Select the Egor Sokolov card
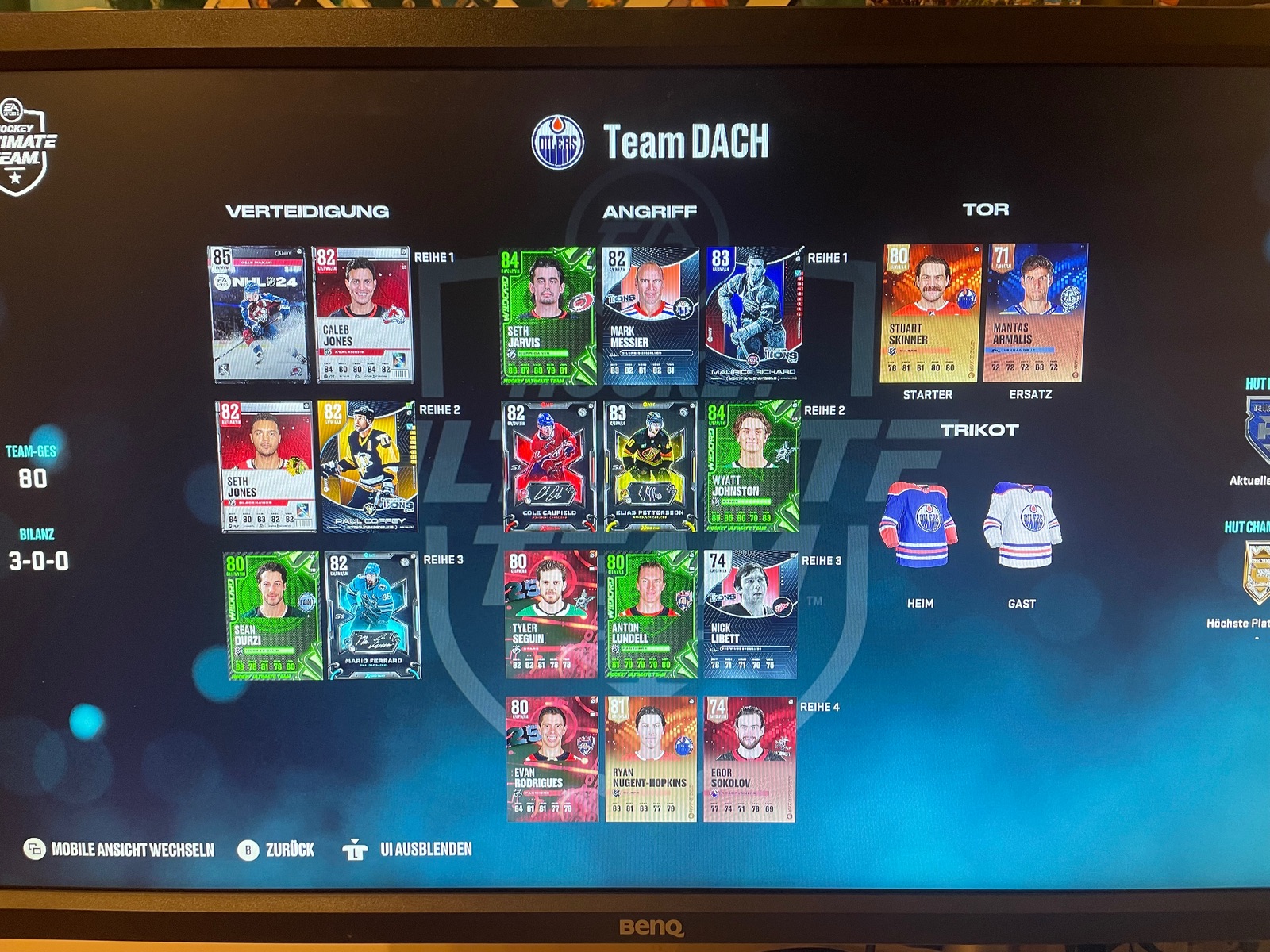 (749, 759)
